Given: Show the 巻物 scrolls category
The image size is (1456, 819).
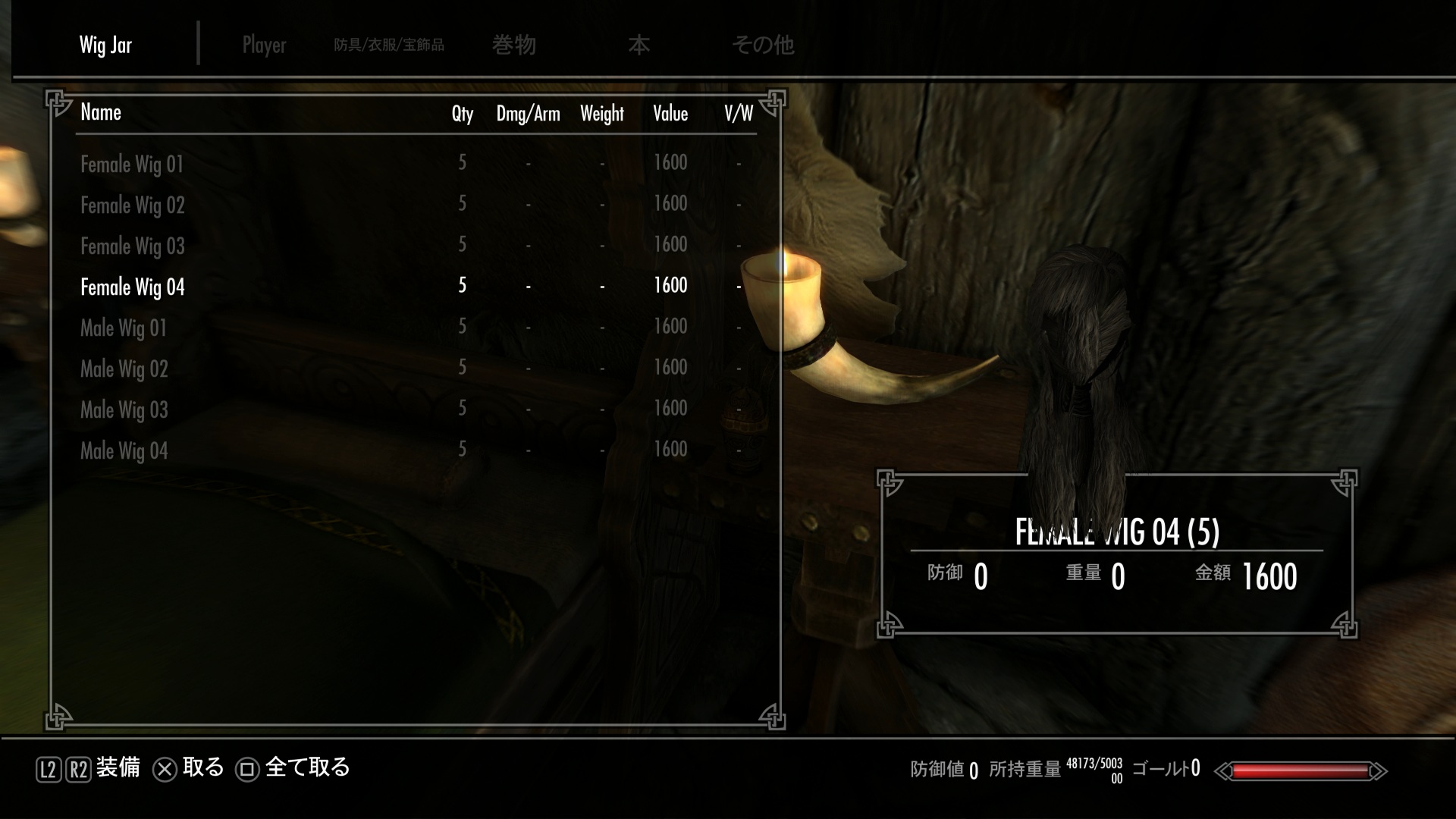Looking at the screenshot, I should click(x=514, y=45).
